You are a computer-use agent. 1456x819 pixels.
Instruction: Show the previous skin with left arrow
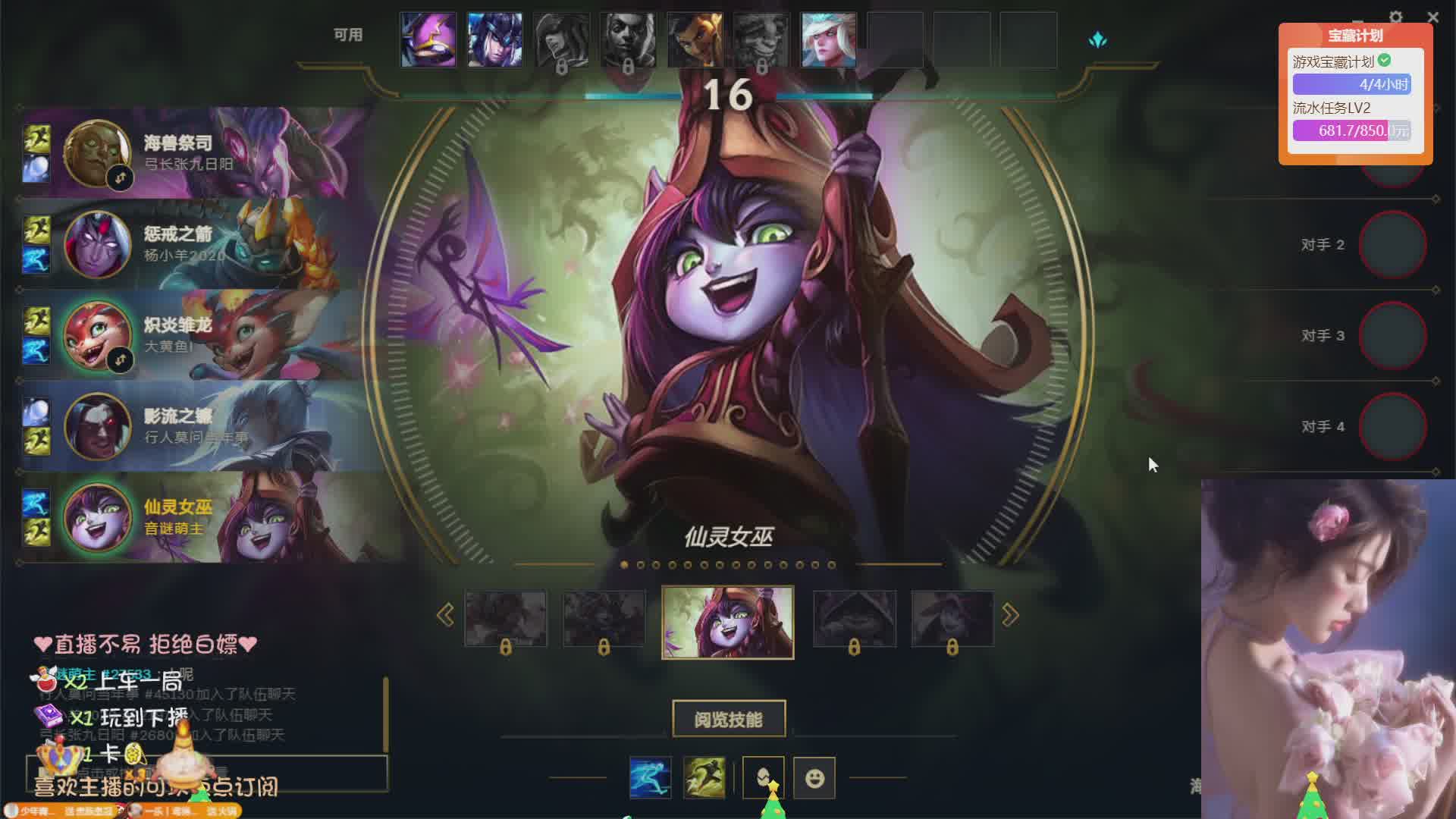[x=445, y=615]
